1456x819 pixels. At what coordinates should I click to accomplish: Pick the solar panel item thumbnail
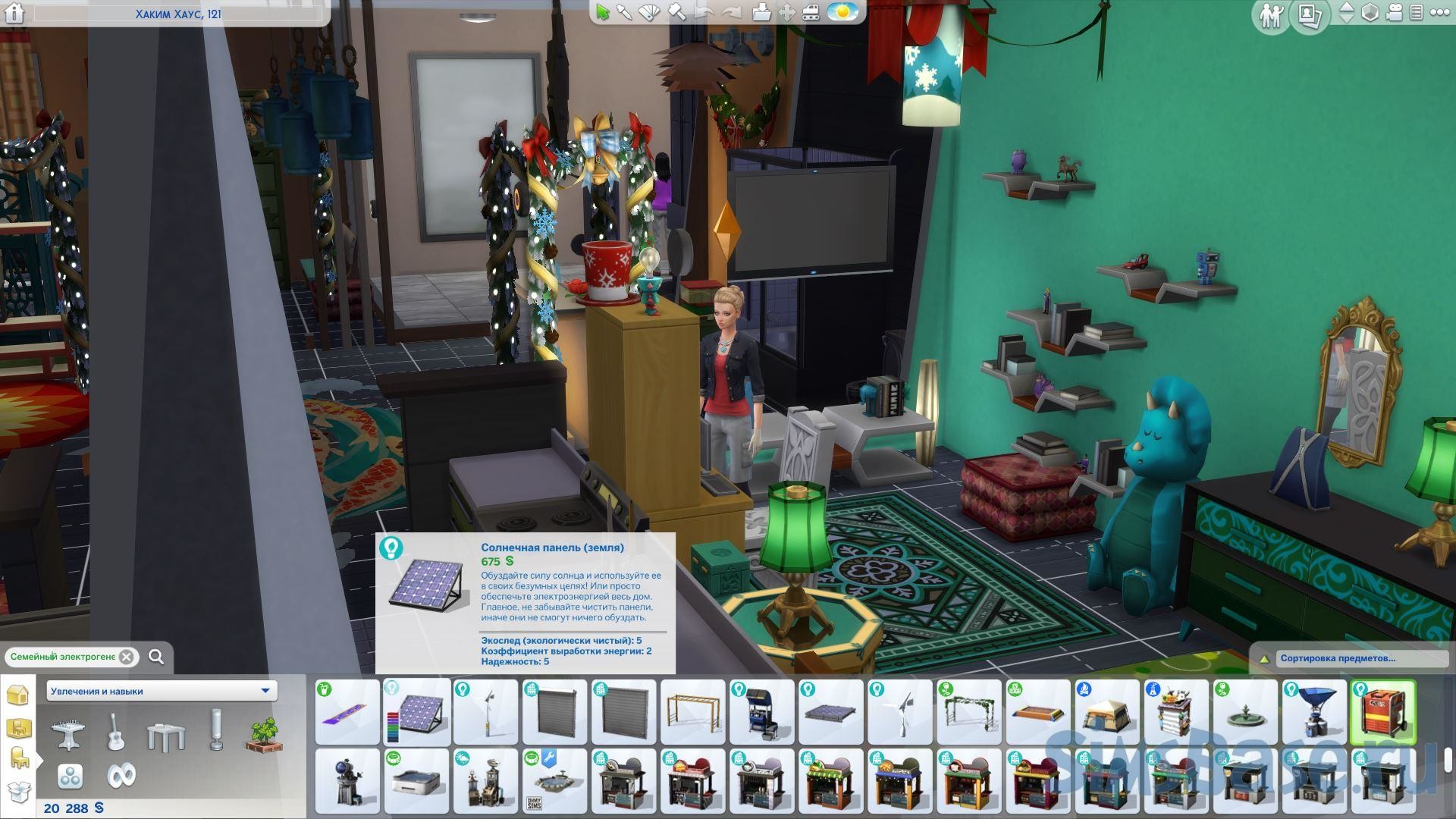pos(416,712)
